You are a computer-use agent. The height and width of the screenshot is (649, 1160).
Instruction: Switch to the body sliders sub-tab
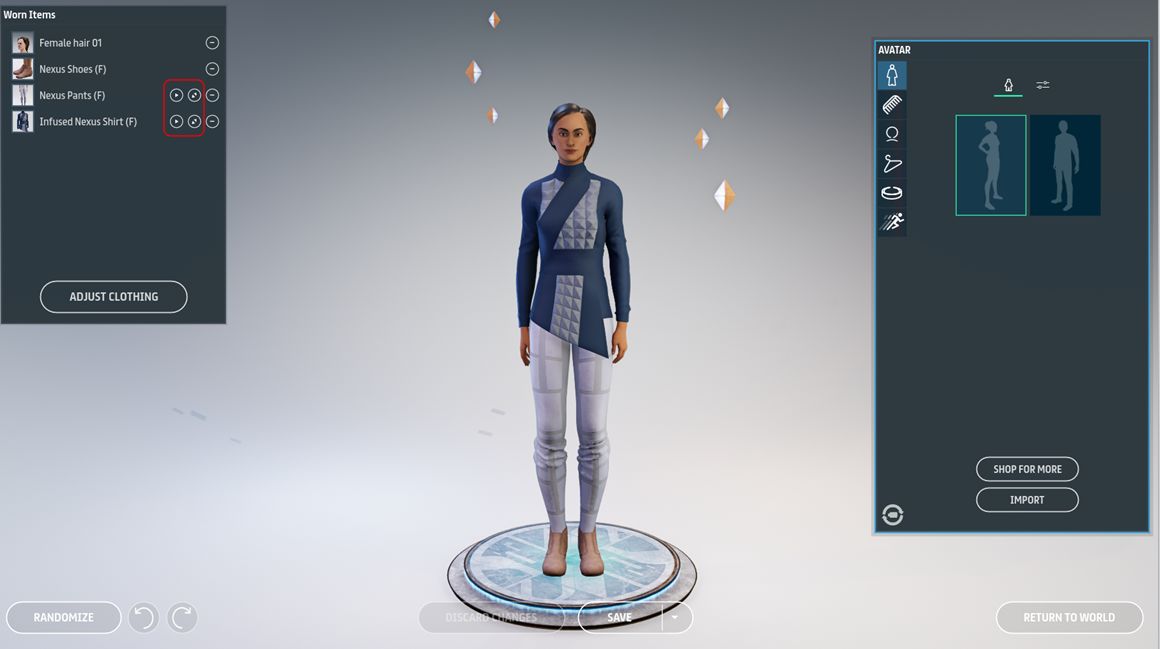[1043, 85]
